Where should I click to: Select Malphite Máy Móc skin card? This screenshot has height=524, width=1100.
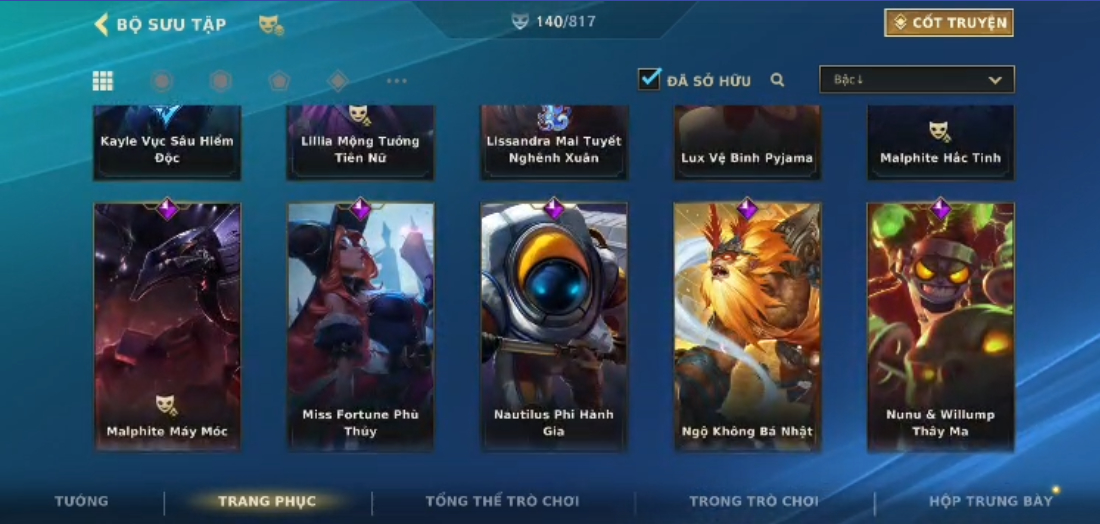click(x=167, y=326)
